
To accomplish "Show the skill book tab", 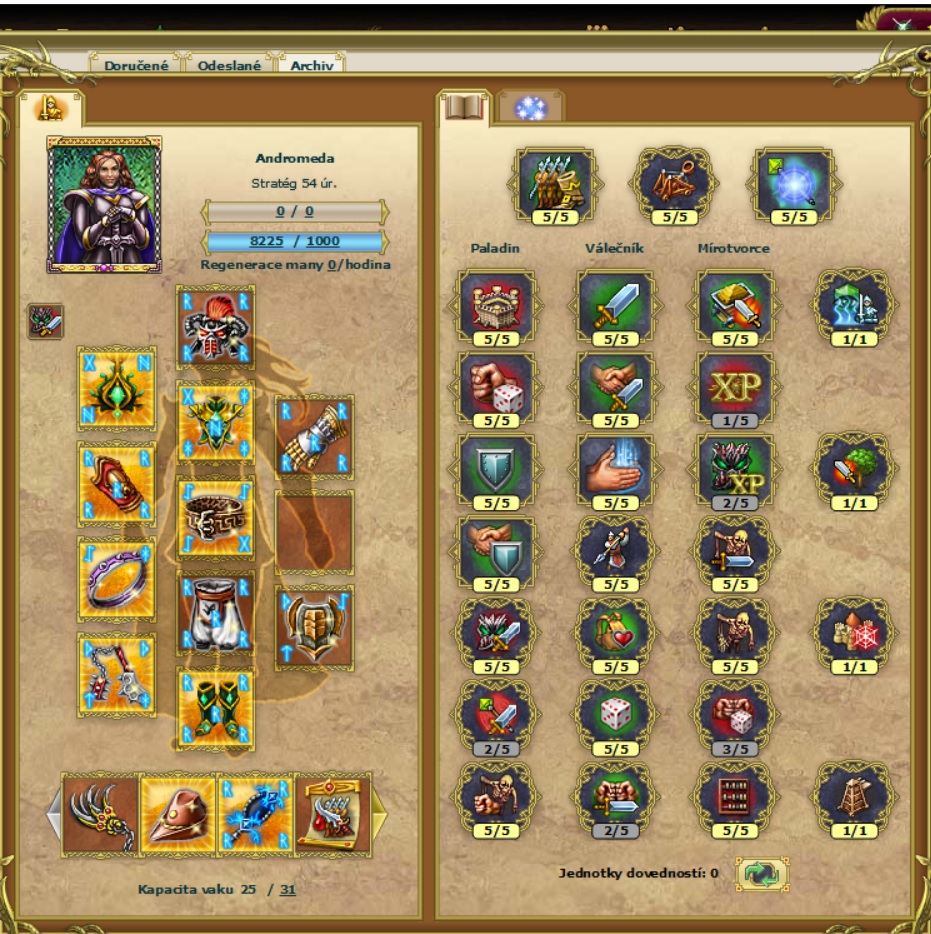I will click(x=464, y=107).
